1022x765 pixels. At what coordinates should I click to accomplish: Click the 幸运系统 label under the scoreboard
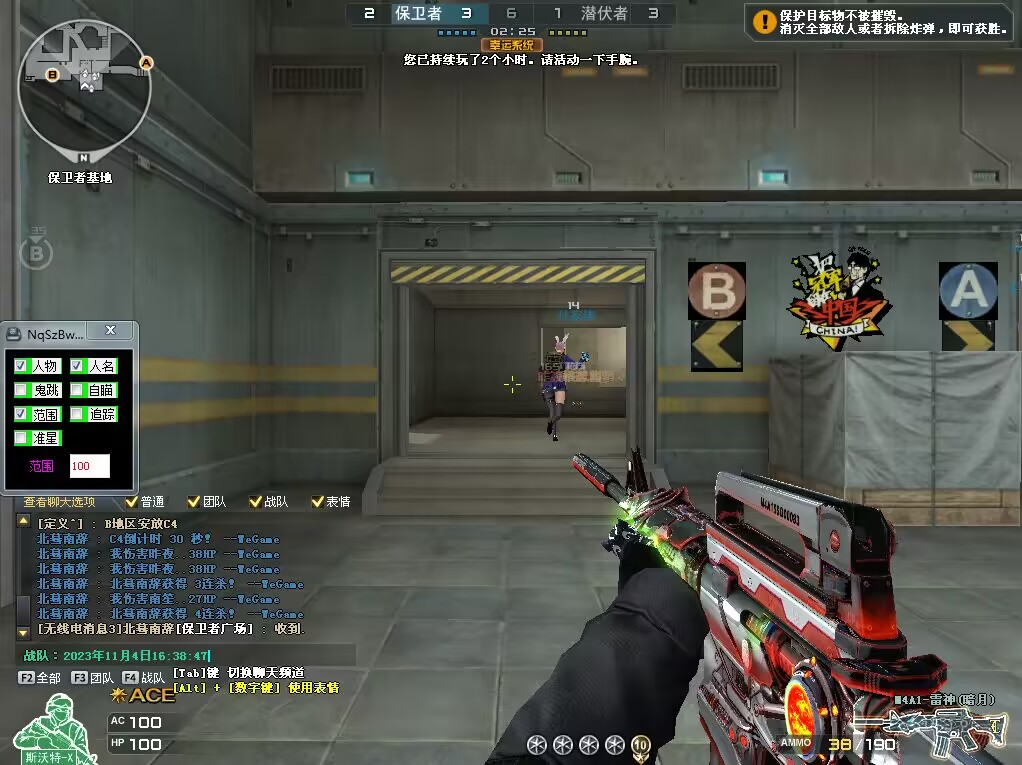click(511, 45)
